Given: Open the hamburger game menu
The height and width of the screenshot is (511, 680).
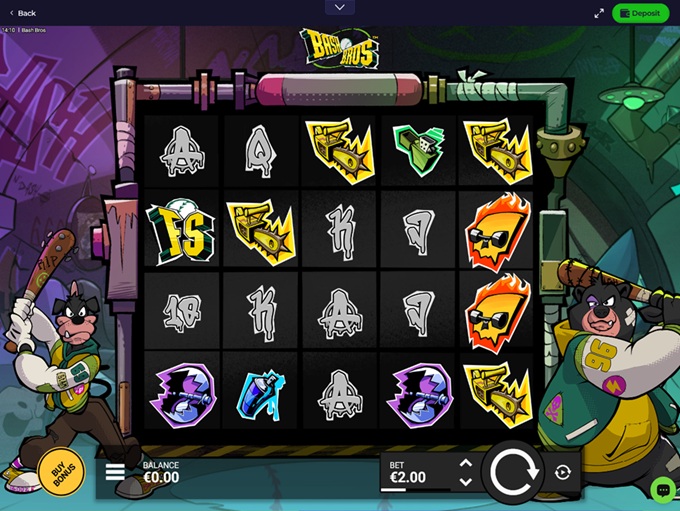Looking at the screenshot, I should click(115, 472).
